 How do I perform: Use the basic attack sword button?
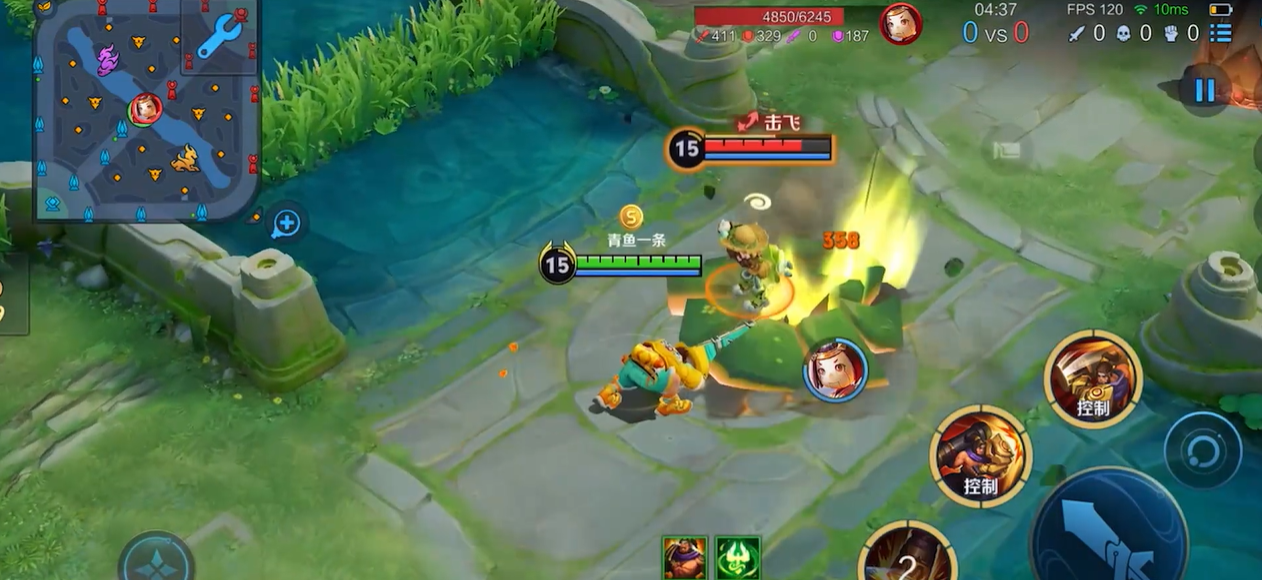(x=1108, y=527)
